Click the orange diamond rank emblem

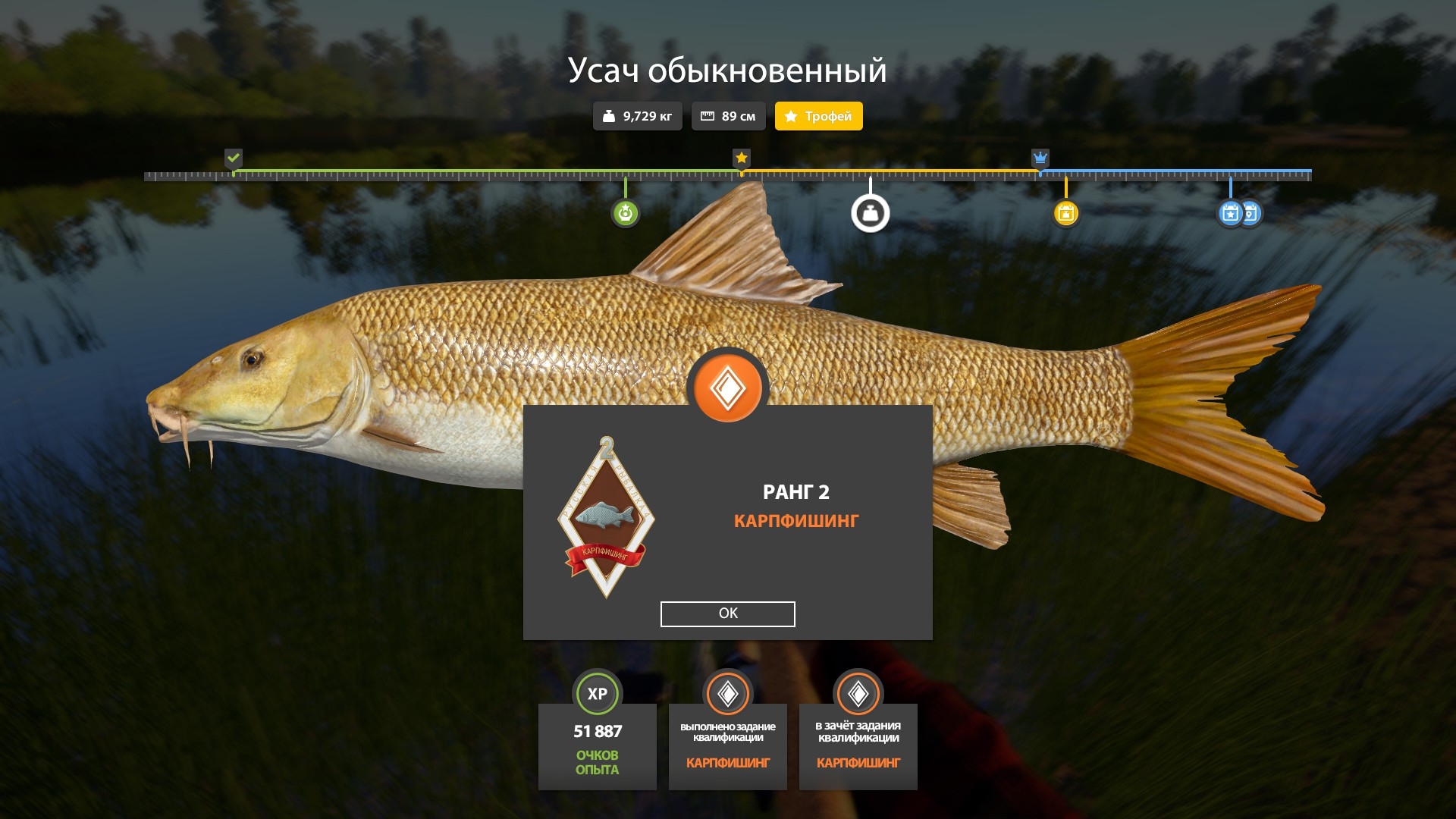(727, 388)
